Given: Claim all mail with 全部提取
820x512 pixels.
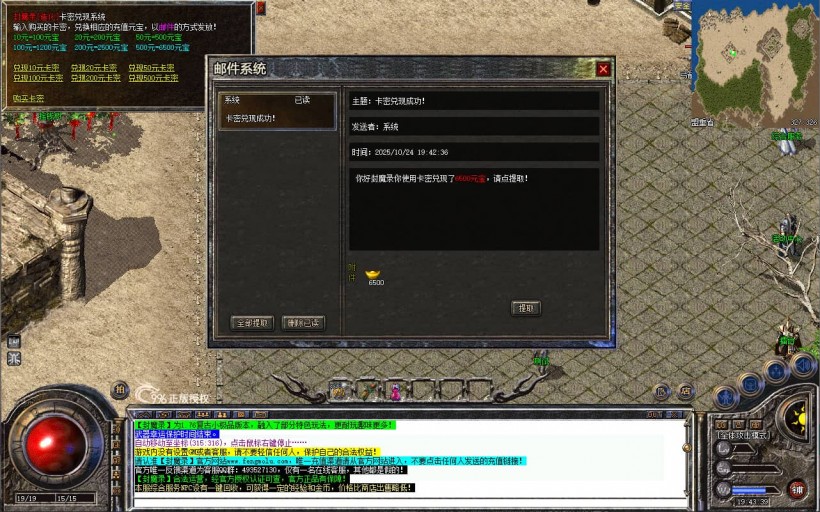Looking at the screenshot, I should point(251,323).
